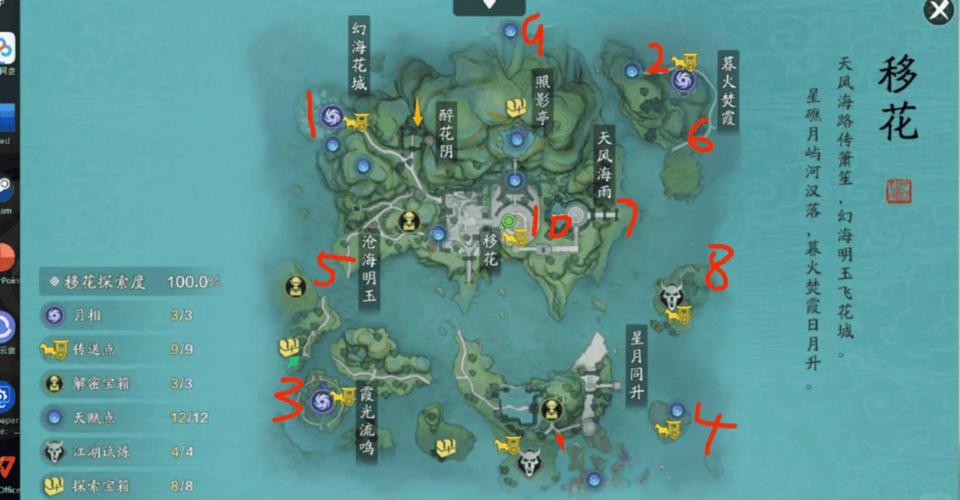Select the skull trial marker near red 8

point(671,295)
